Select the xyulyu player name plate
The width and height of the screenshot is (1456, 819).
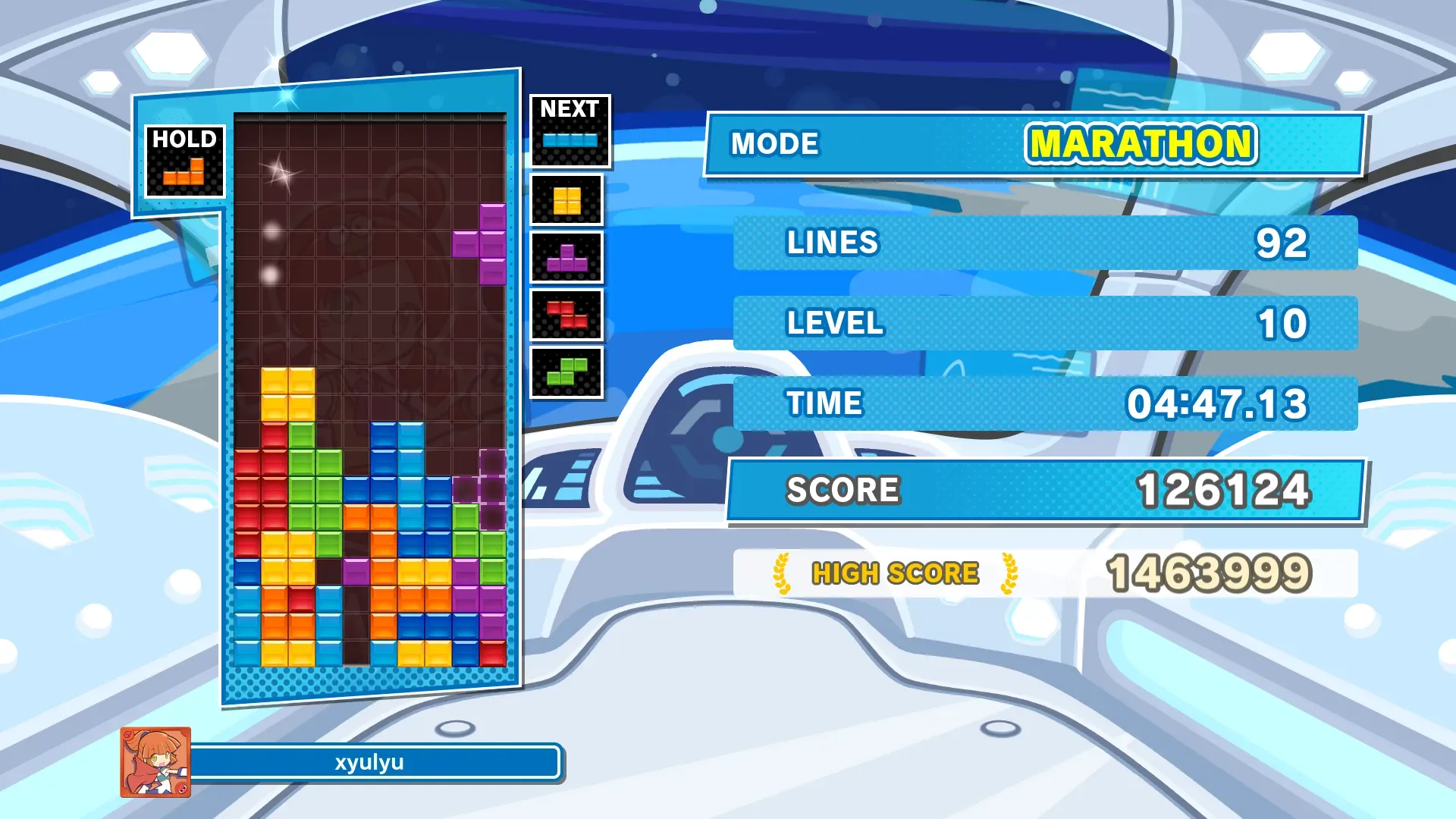click(370, 762)
